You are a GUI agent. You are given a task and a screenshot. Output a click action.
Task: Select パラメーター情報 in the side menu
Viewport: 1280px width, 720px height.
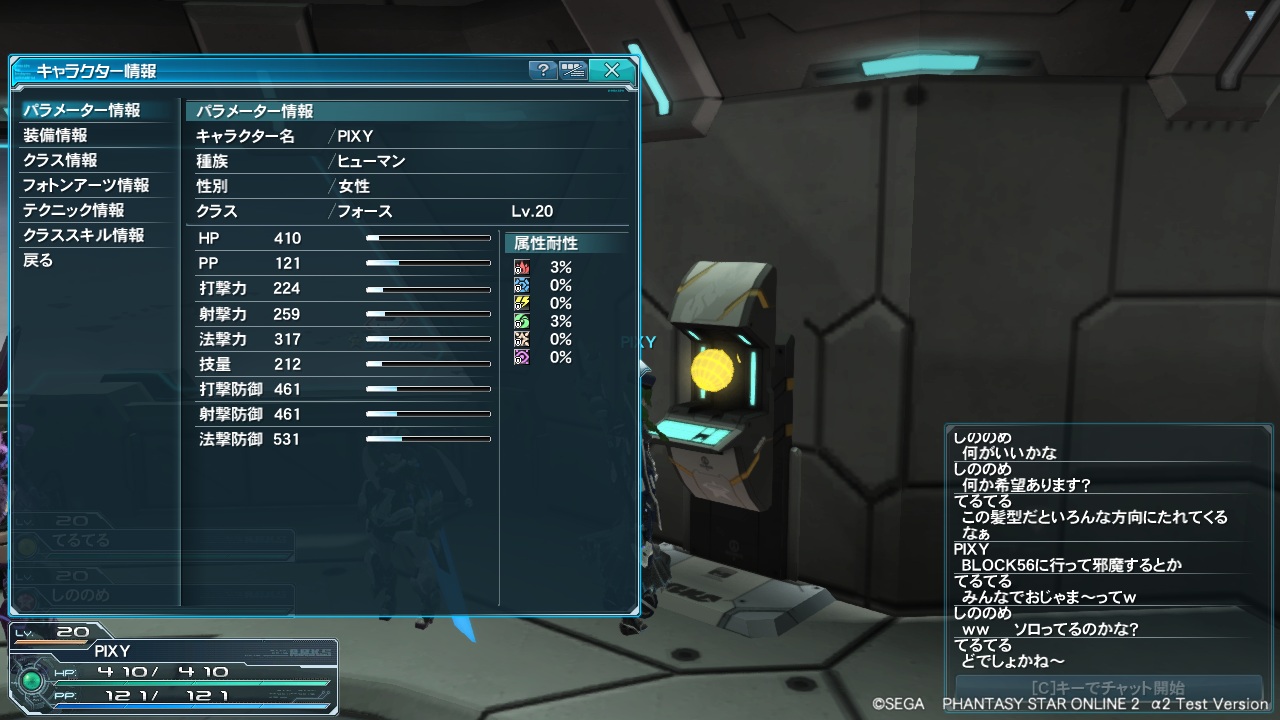(82, 110)
